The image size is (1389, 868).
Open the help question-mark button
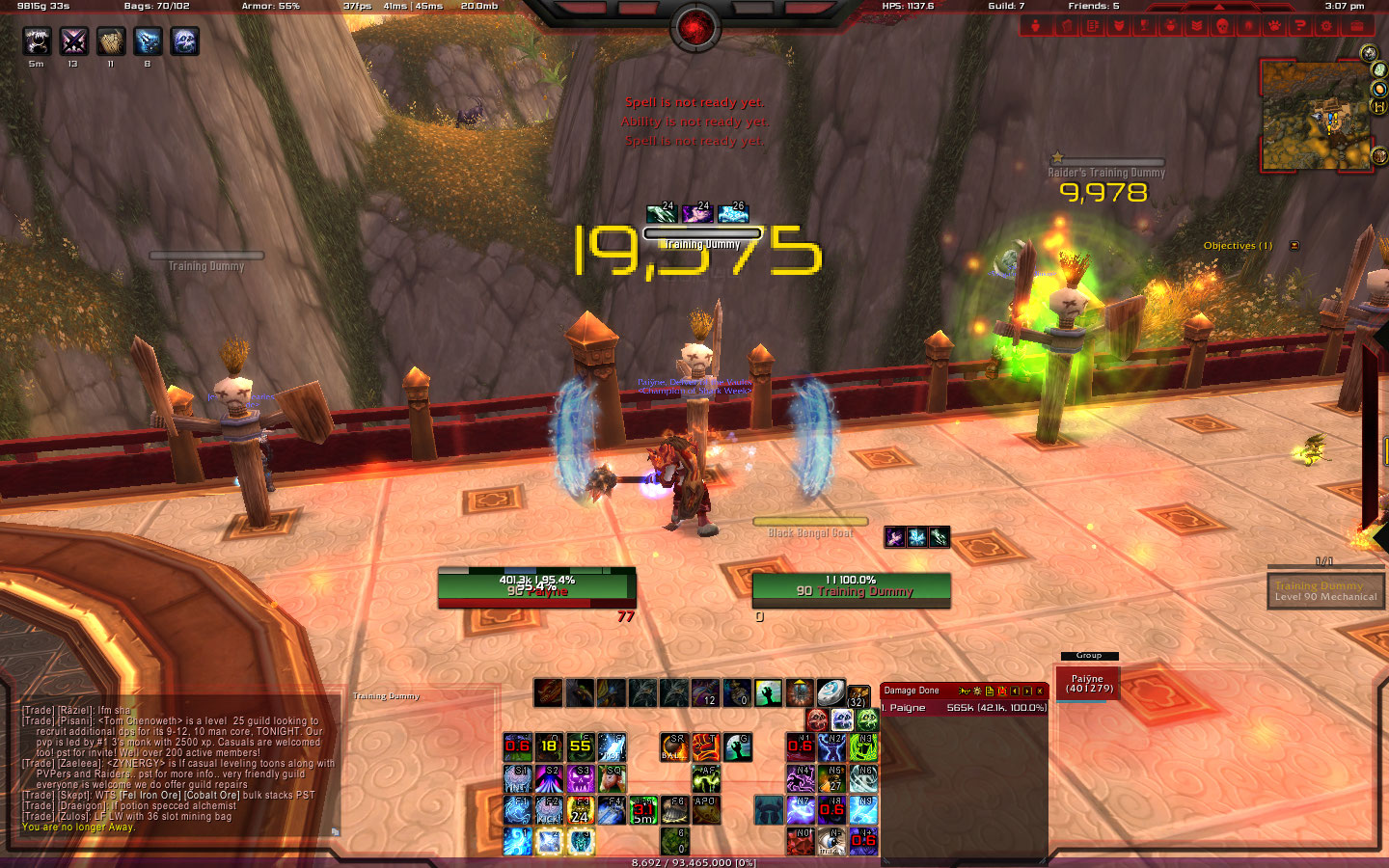pos(1300,26)
